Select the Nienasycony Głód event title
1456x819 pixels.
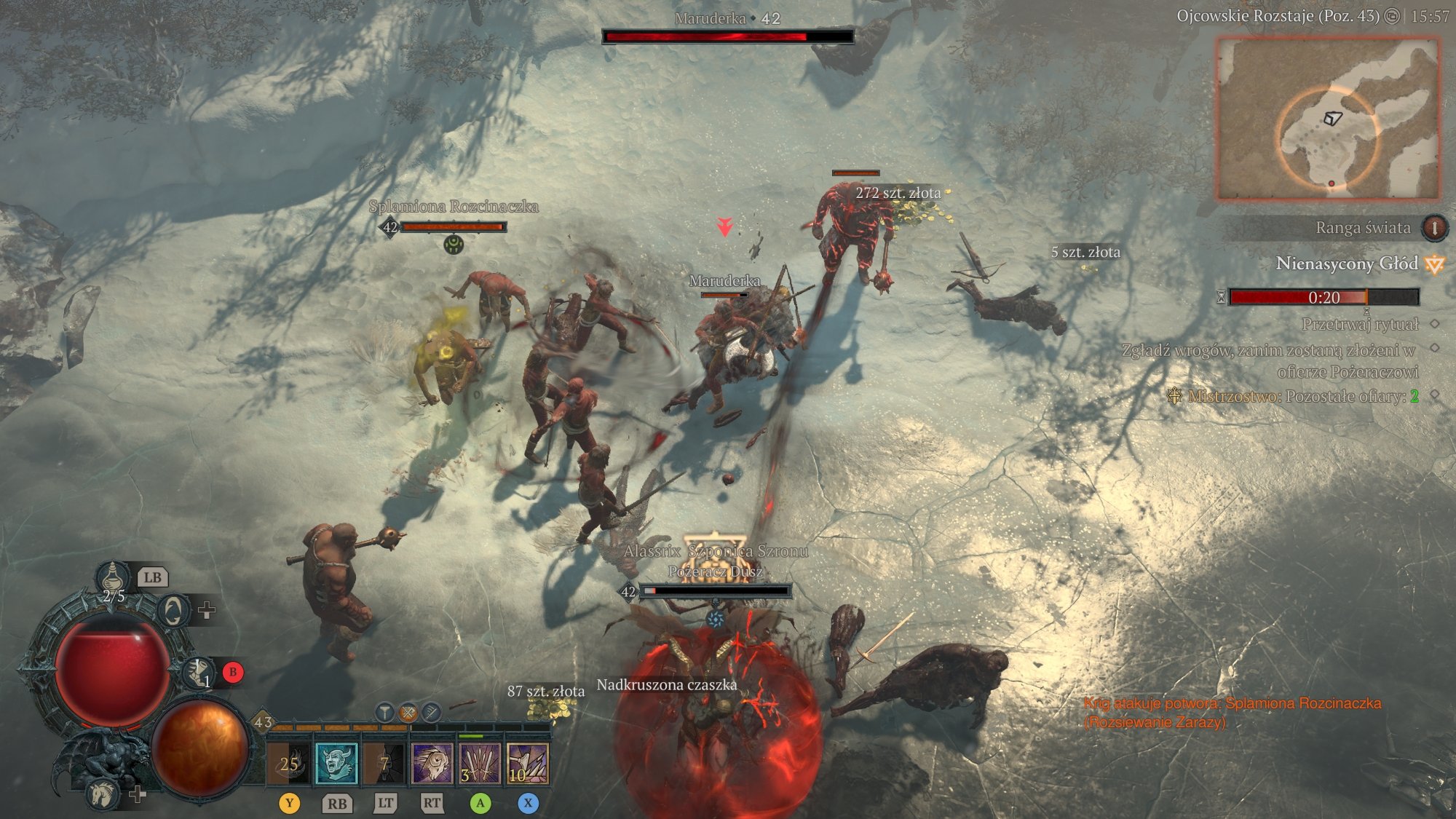click(1346, 265)
